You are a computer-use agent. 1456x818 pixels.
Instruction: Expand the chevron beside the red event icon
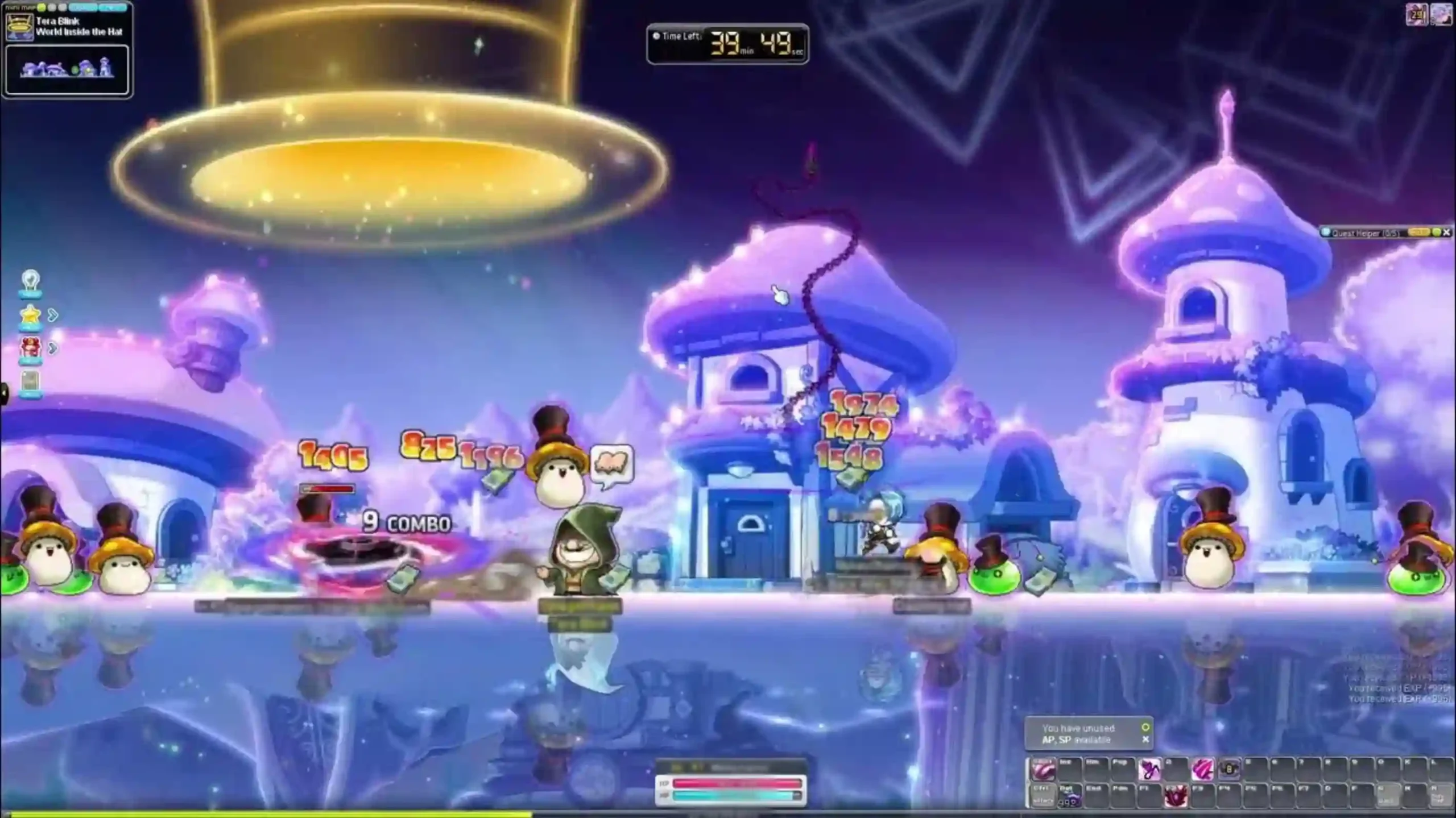(x=53, y=348)
